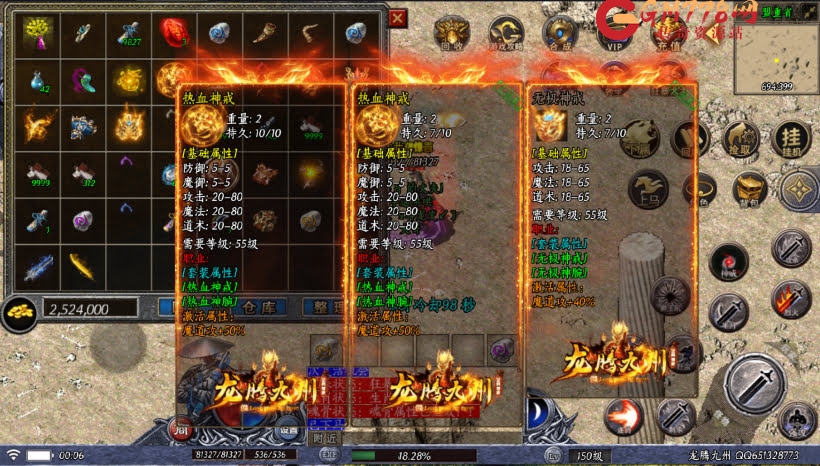Toggle the 挂机 auto-battle button
The height and width of the screenshot is (466, 820).
791,141
